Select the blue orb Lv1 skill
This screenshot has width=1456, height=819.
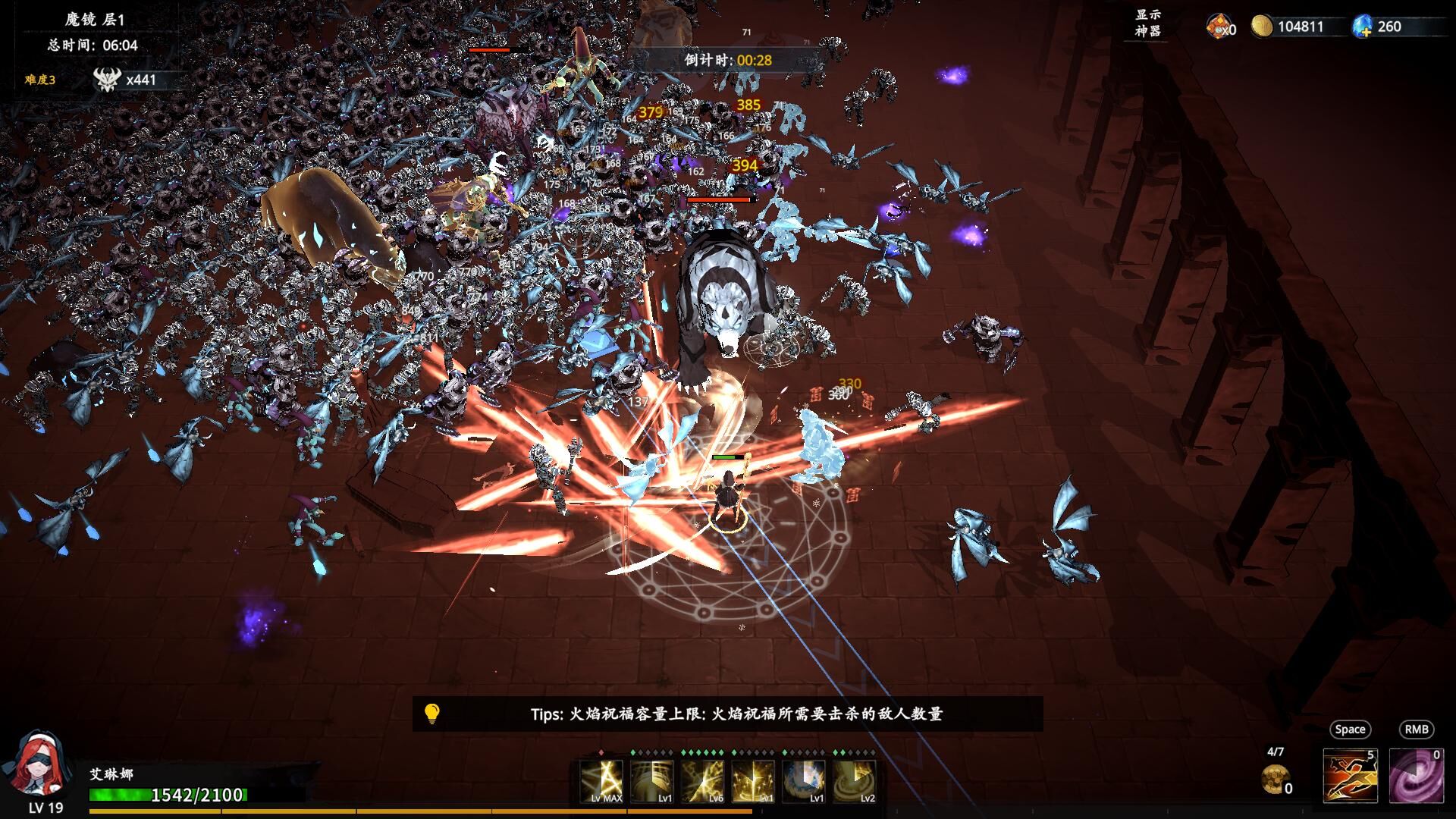point(804,780)
